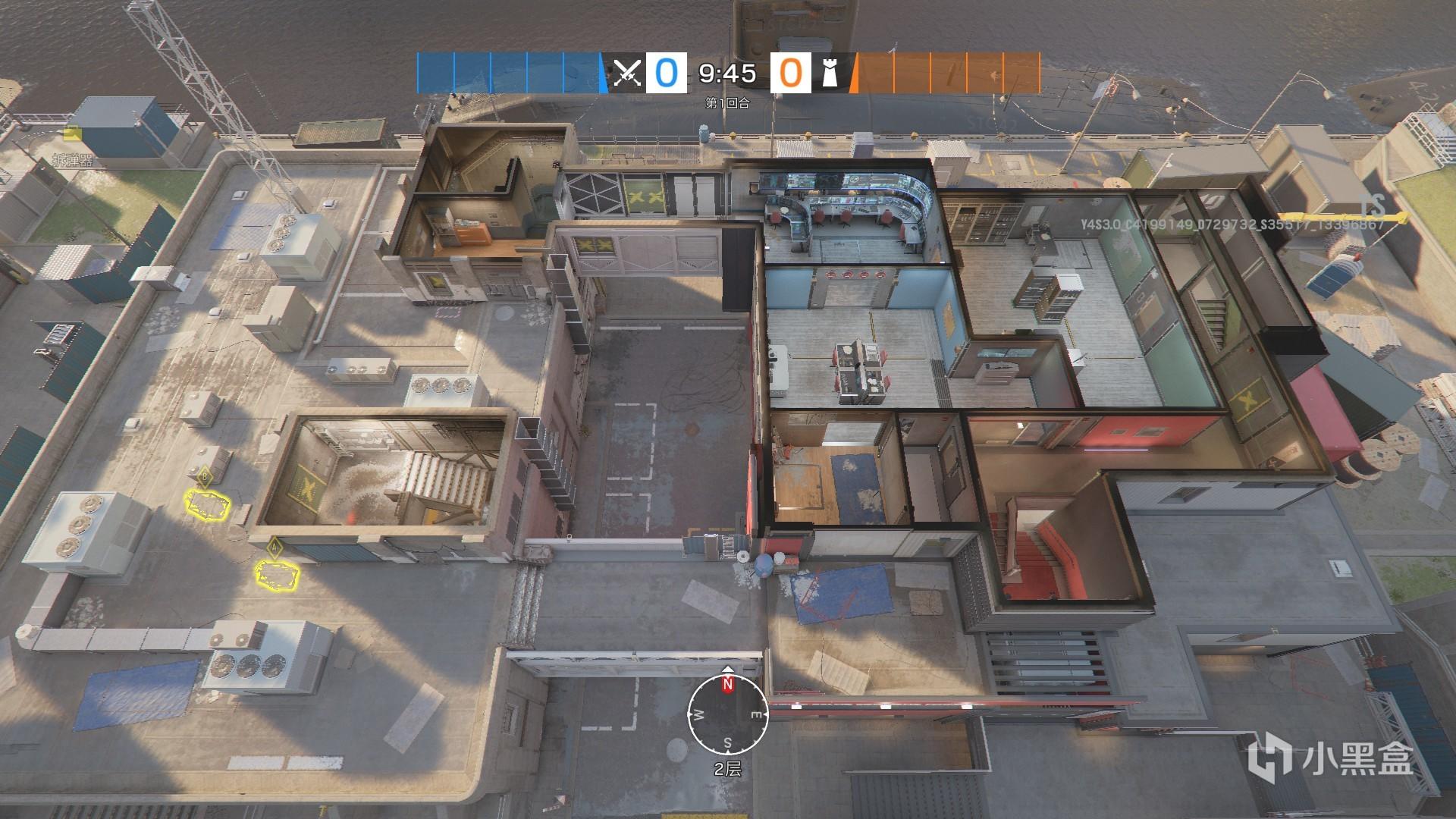Click the compass dial
The height and width of the screenshot is (819, 1456).
[x=728, y=715]
